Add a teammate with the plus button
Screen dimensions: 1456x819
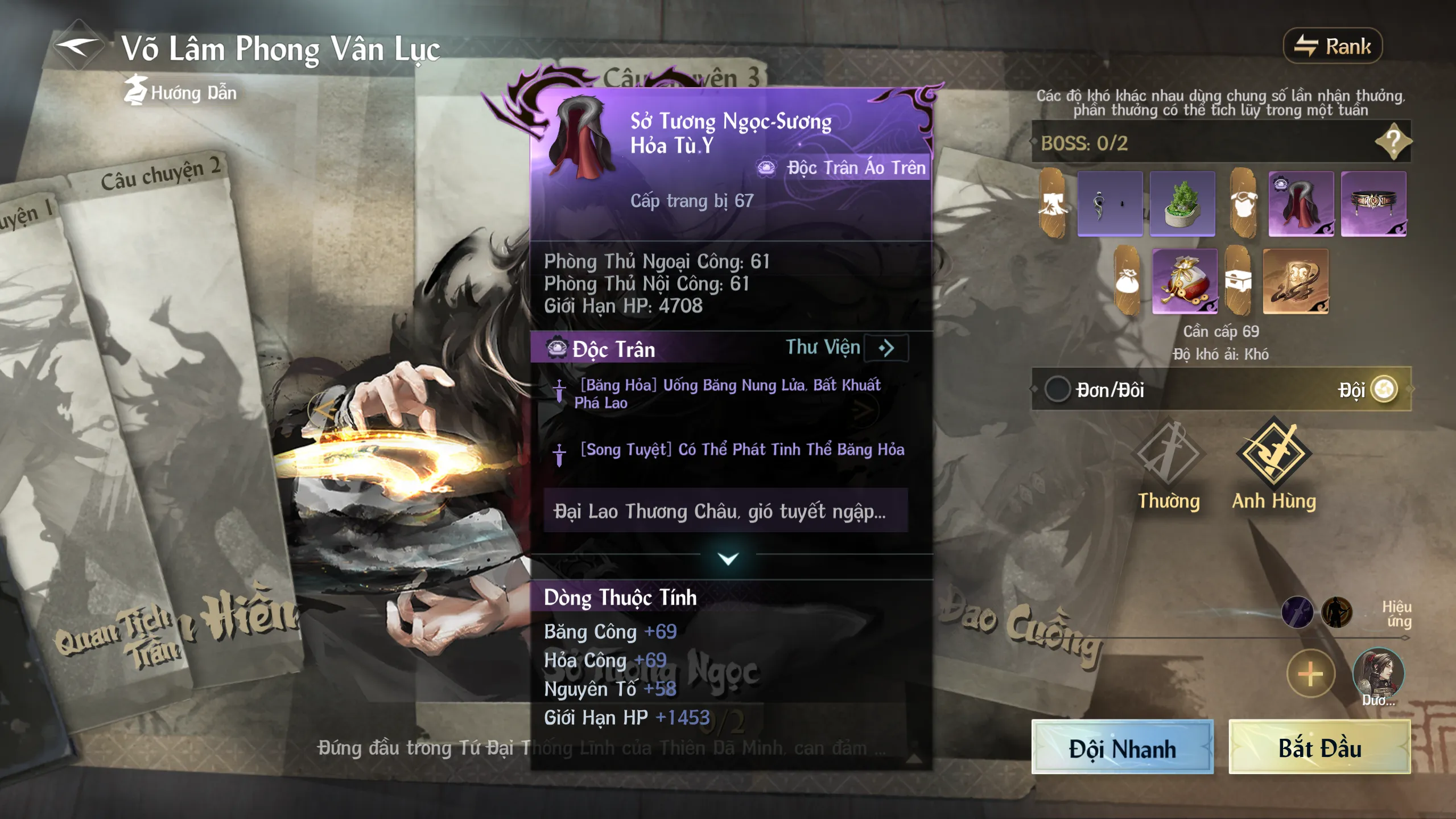pyautogui.click(x=1310, y=674)
